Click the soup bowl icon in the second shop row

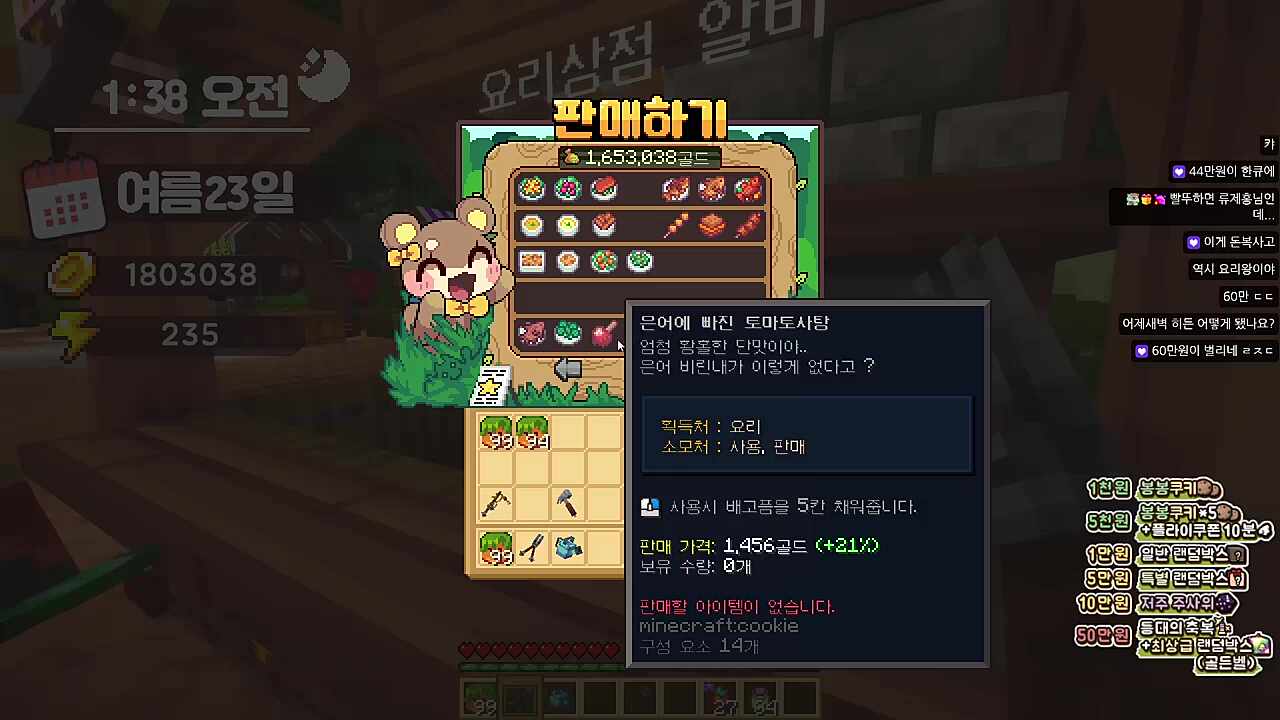pos(531,224)
